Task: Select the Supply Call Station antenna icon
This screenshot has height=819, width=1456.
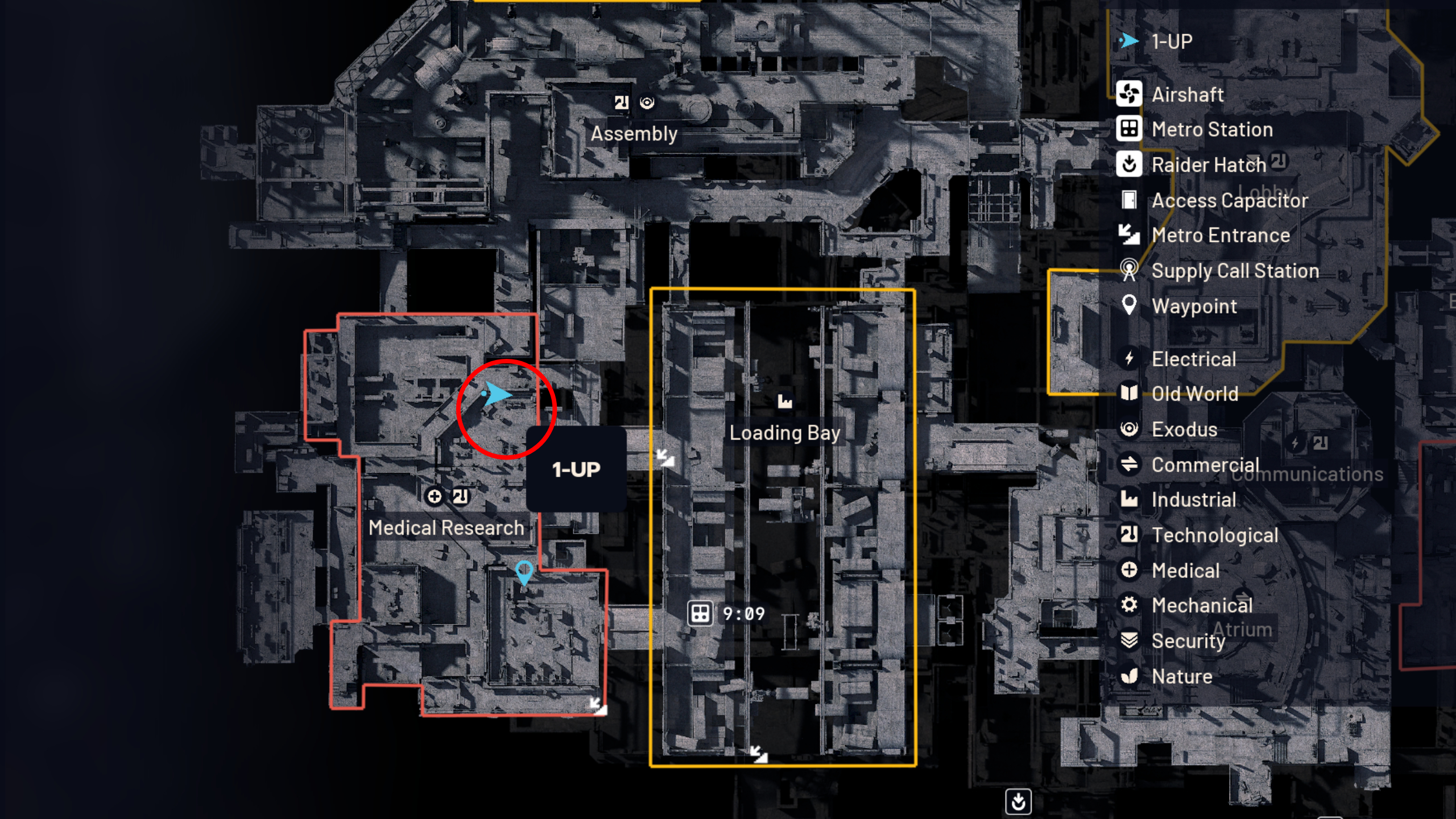Action: tap(1130, 271)
